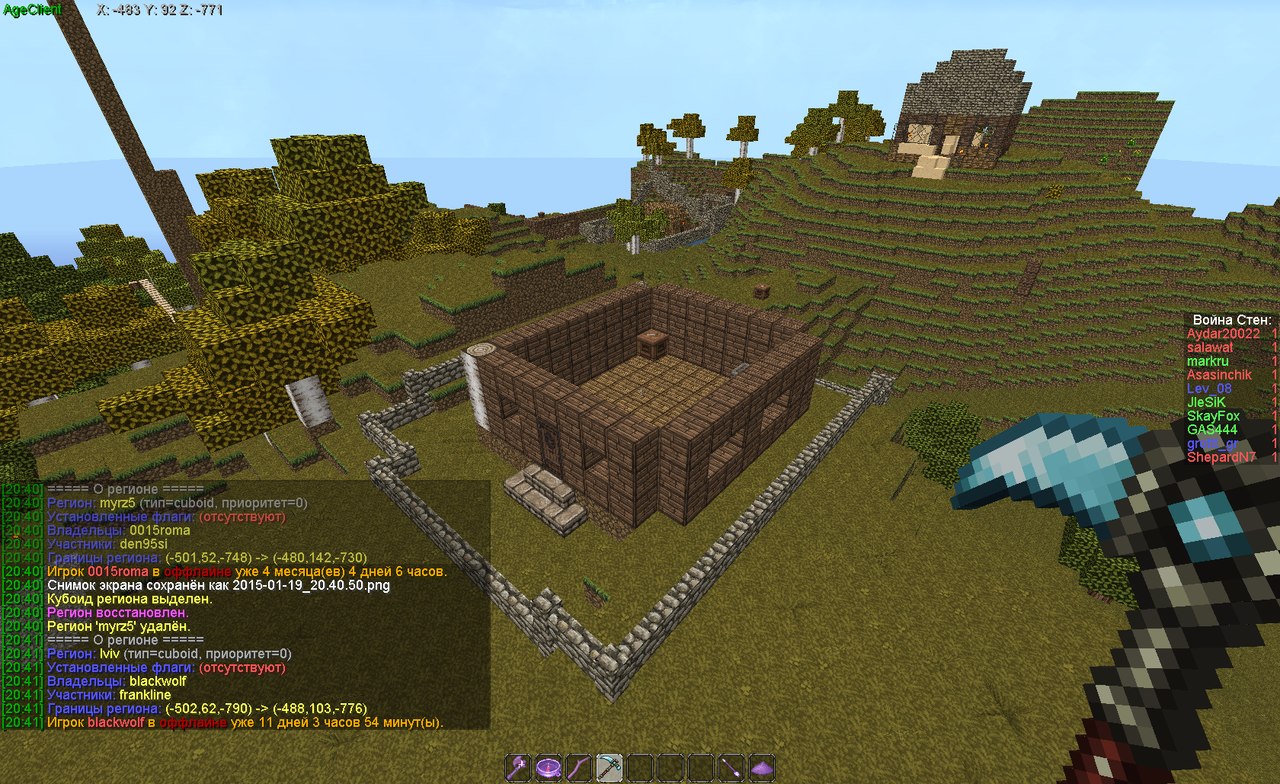Select the diamond pickaxe hotbar slot
This screenshot has height=784, width=1280.
point(609,767)
